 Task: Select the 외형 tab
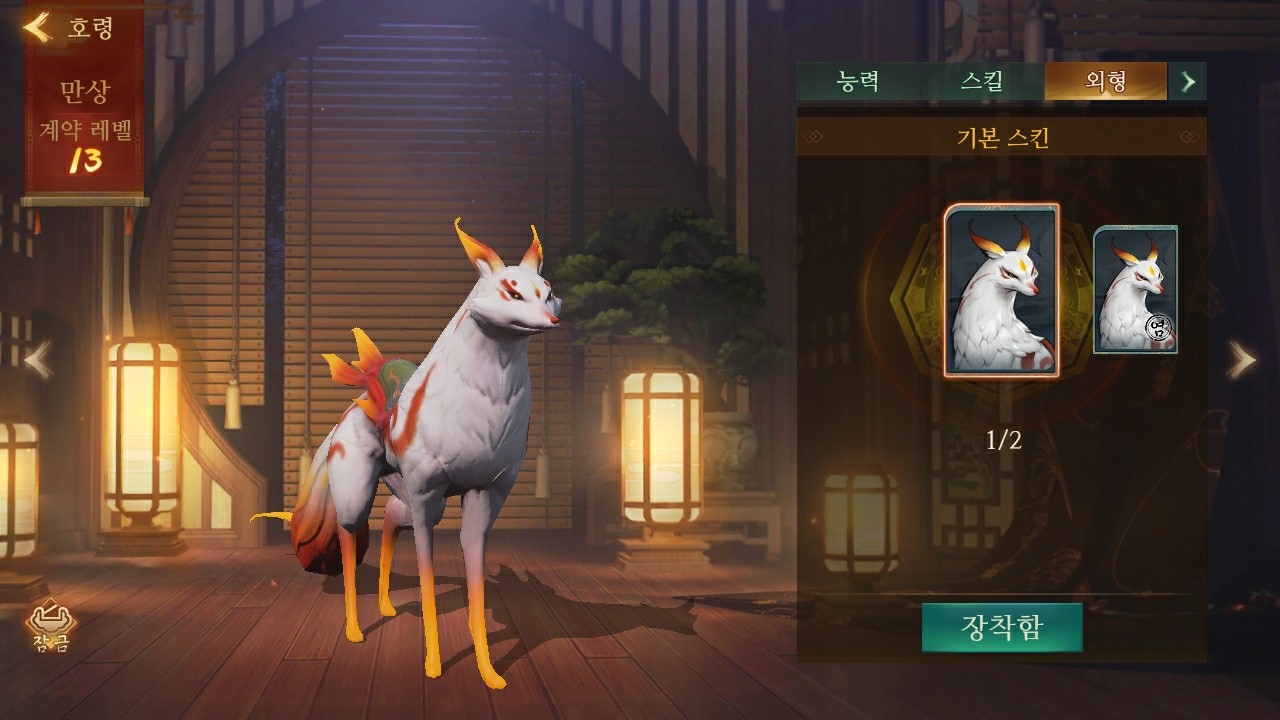[1105, 81]
